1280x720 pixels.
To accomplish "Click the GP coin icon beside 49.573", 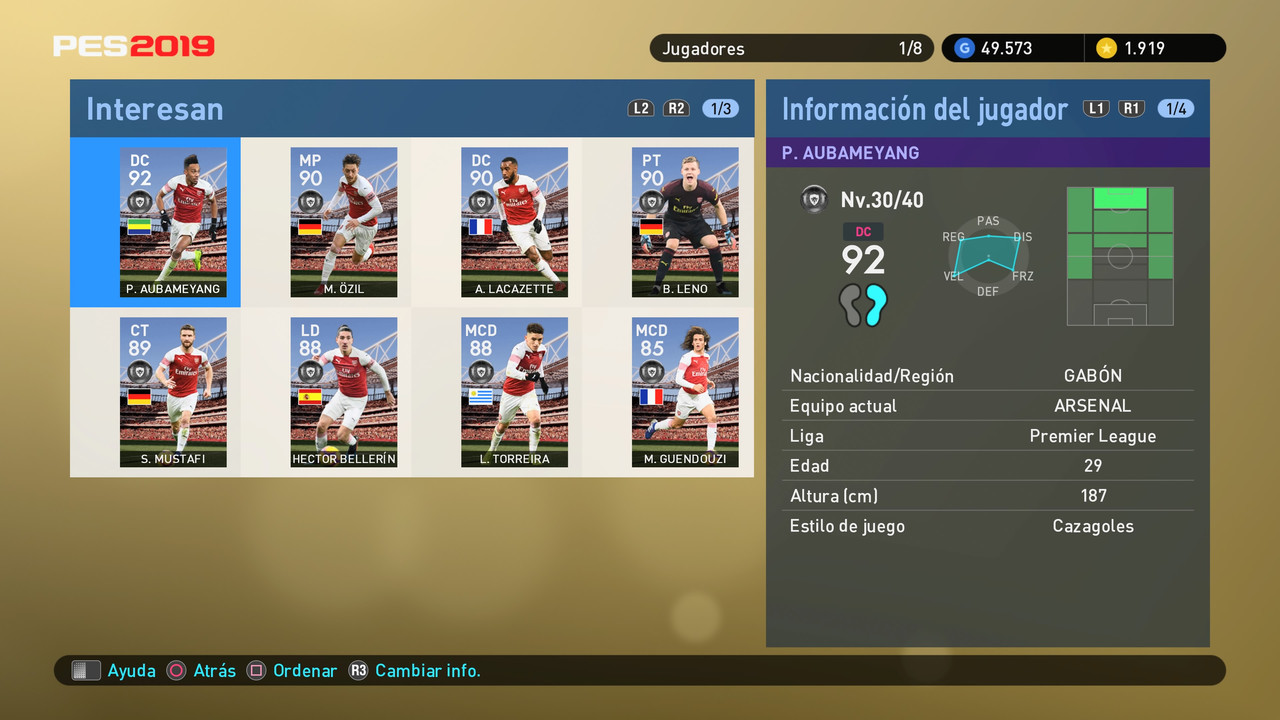I will point(963,47).
